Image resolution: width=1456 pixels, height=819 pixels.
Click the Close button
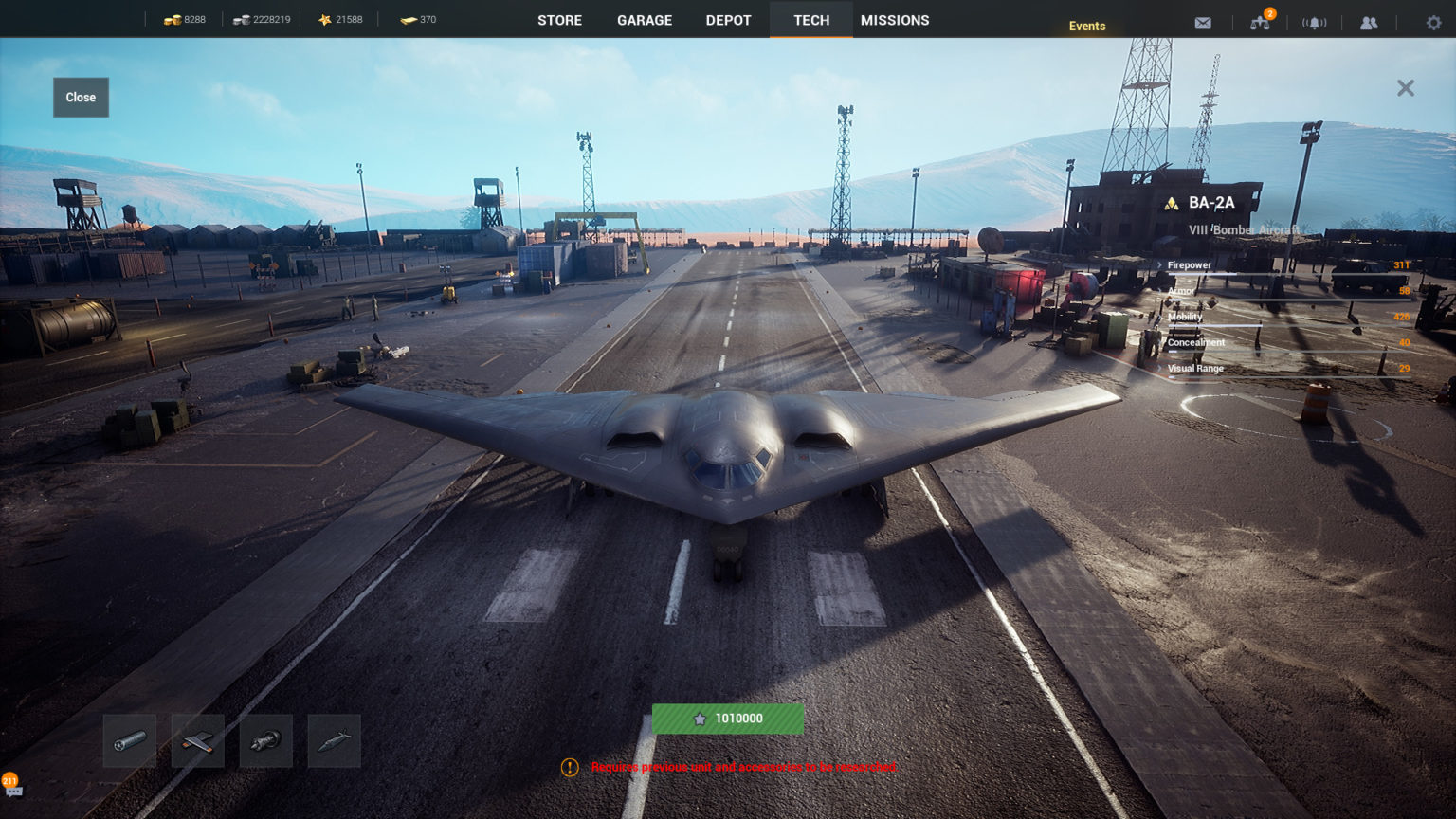[80, 97]
